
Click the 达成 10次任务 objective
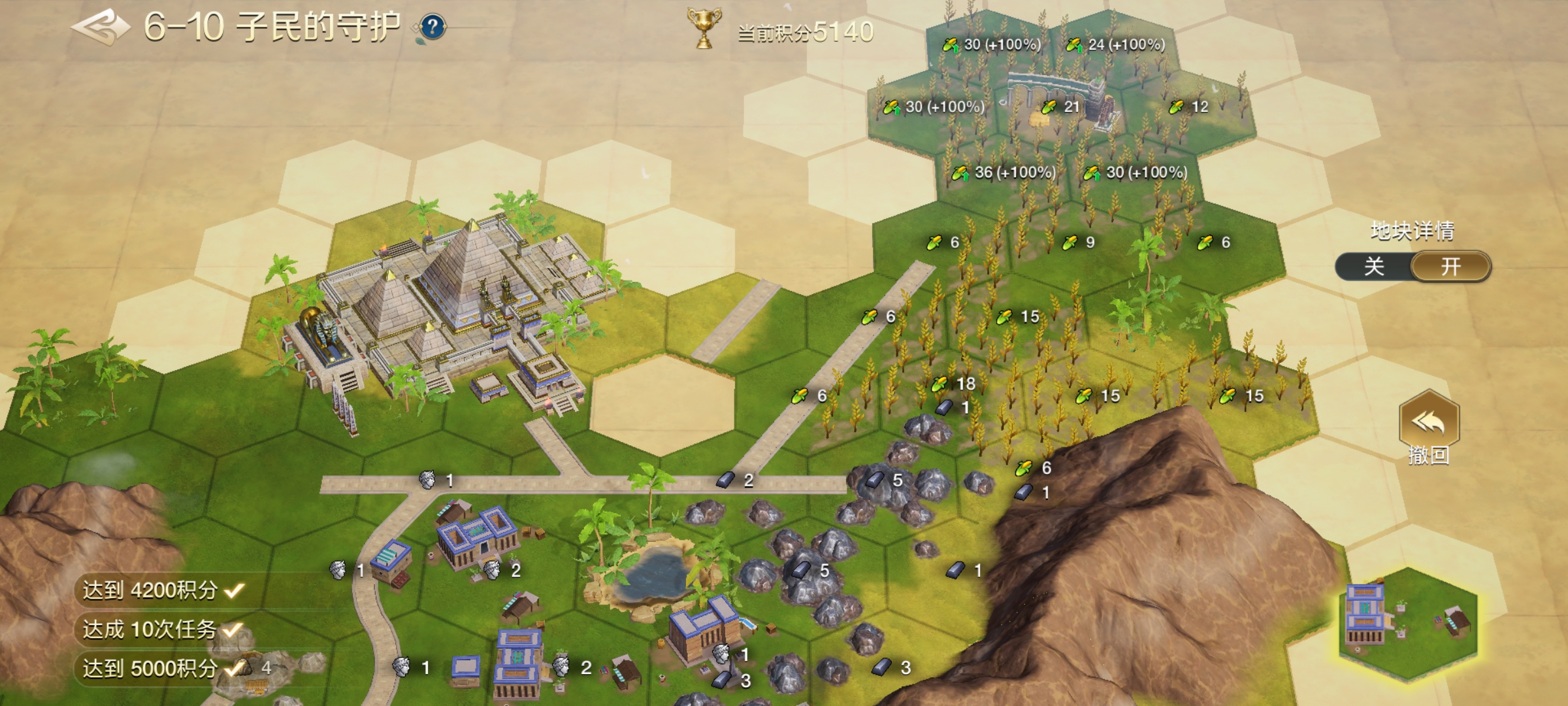161,630
